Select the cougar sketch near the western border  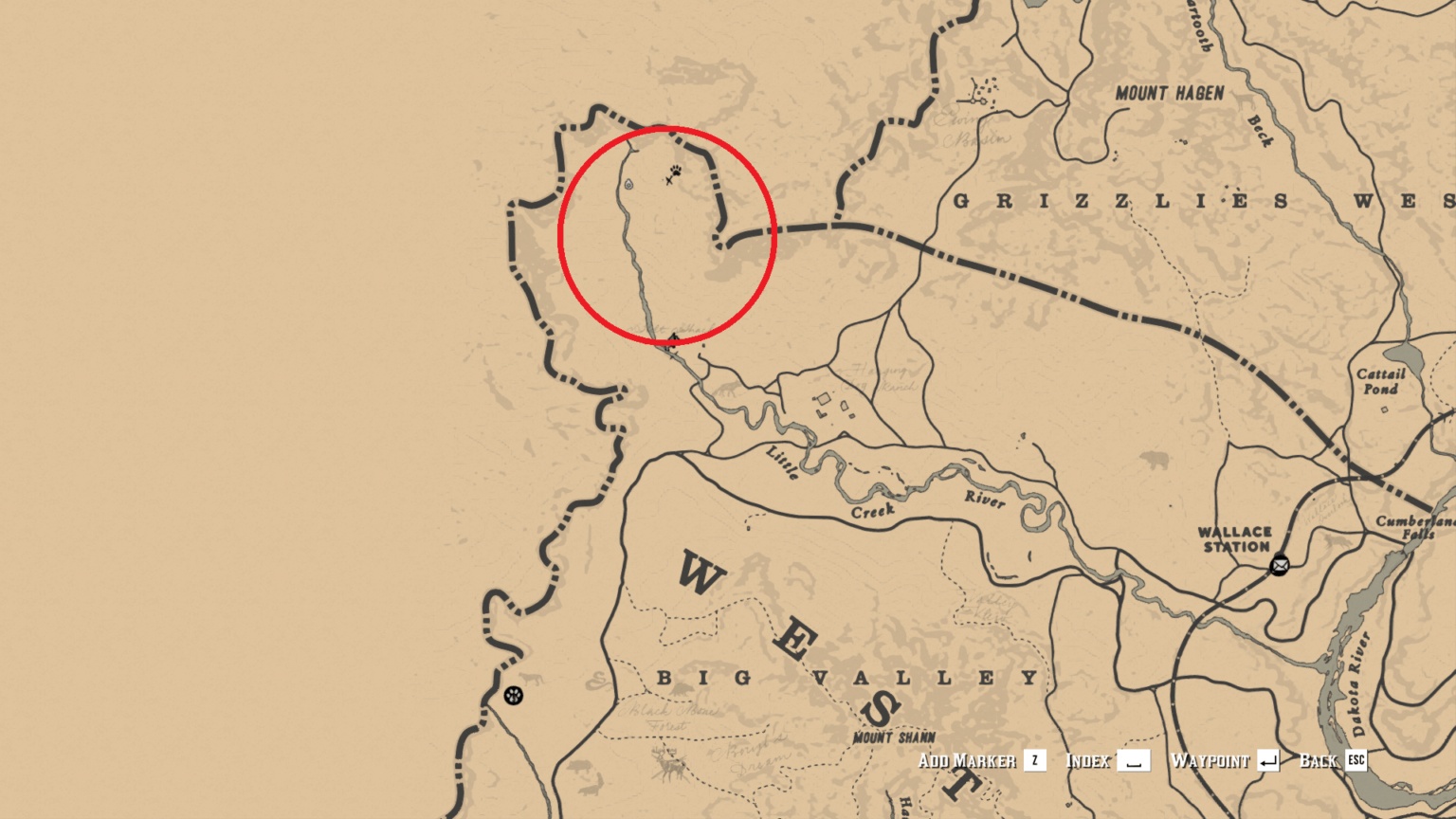coord(530,679)
